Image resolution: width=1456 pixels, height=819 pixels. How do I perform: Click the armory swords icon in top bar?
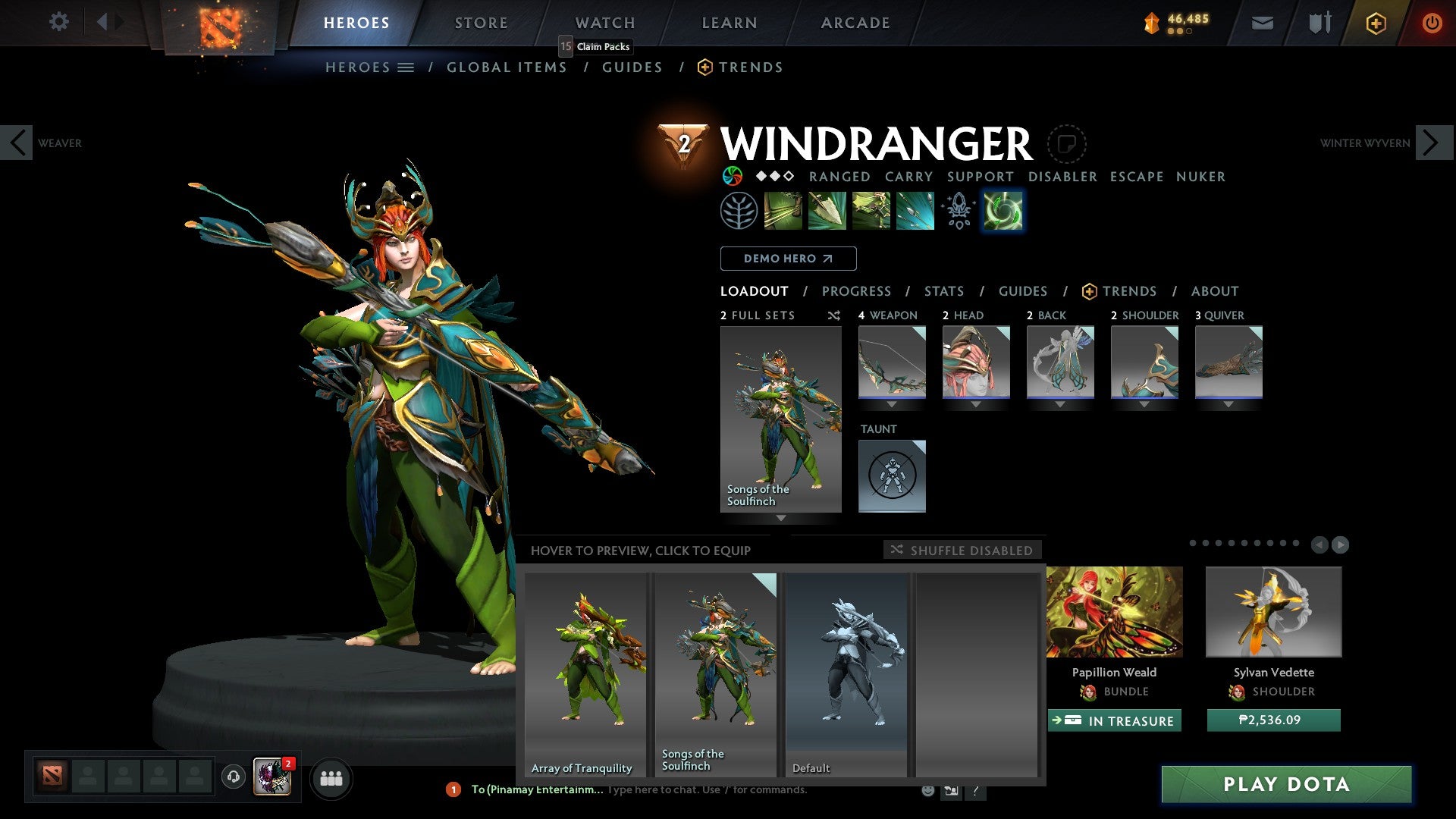tap(1320, 22)
